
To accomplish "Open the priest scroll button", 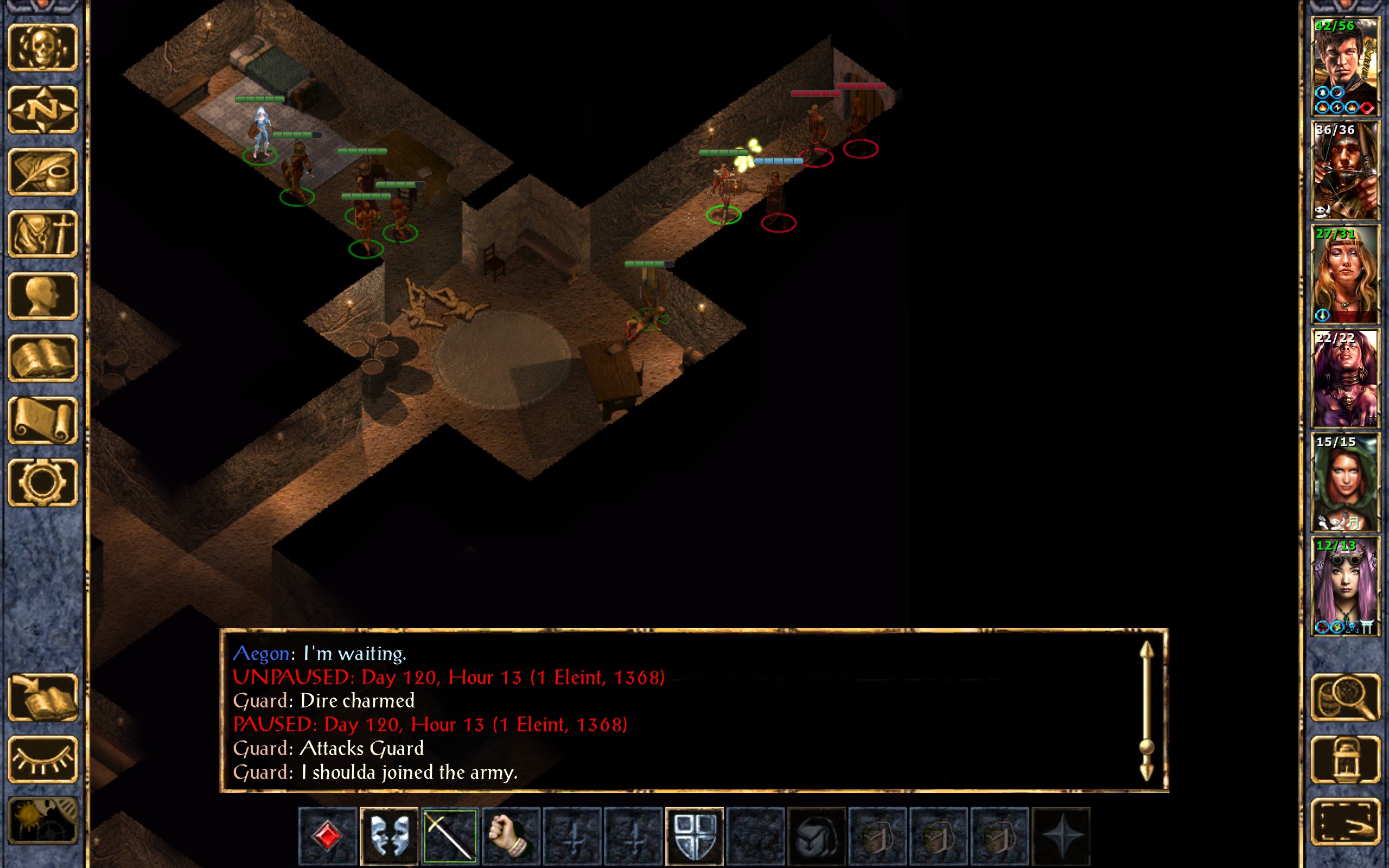I will point(43,420).
